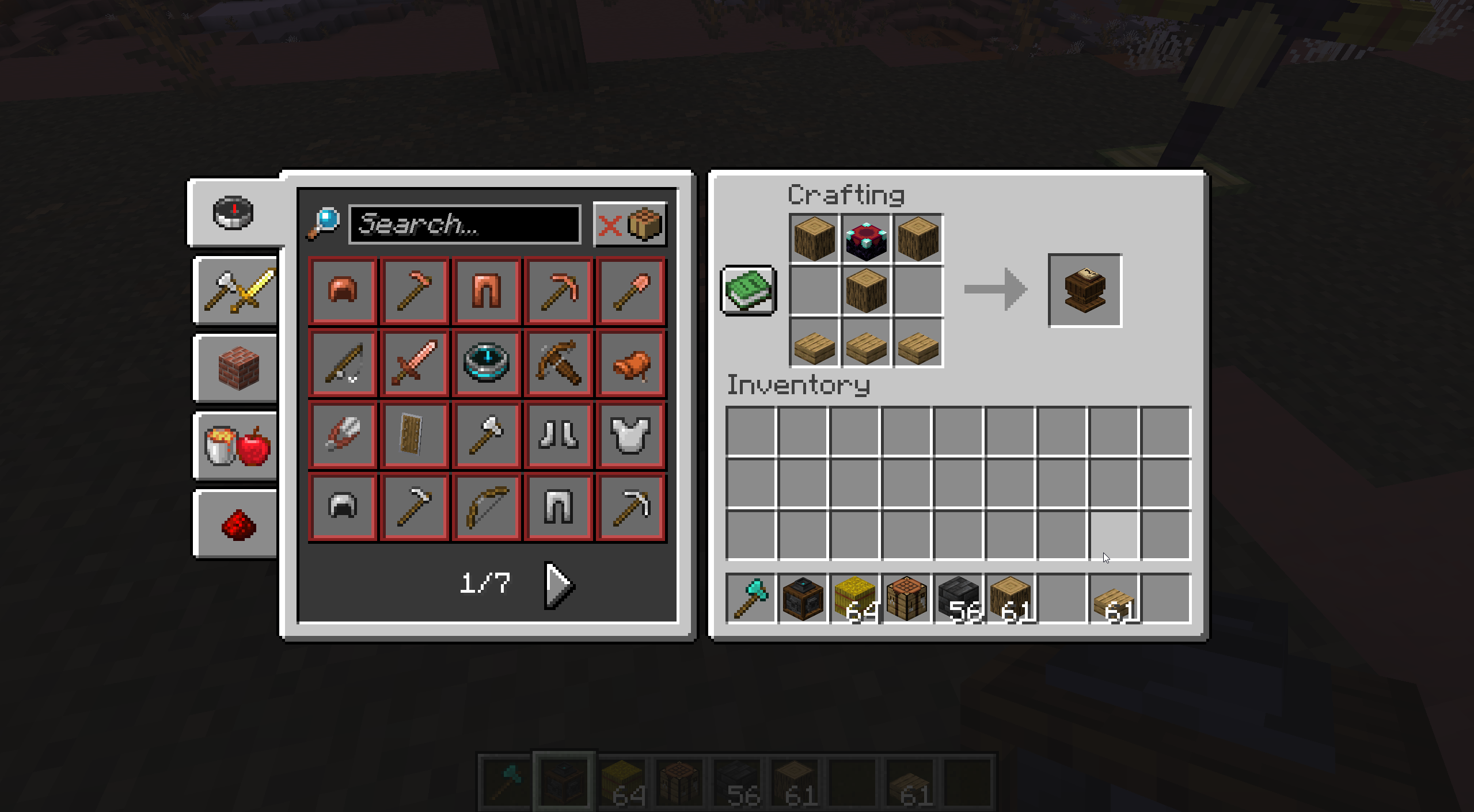Take the lectern-like crafting result
The width and height of the screenshot is (1474, 812).
pos(1085,290)
